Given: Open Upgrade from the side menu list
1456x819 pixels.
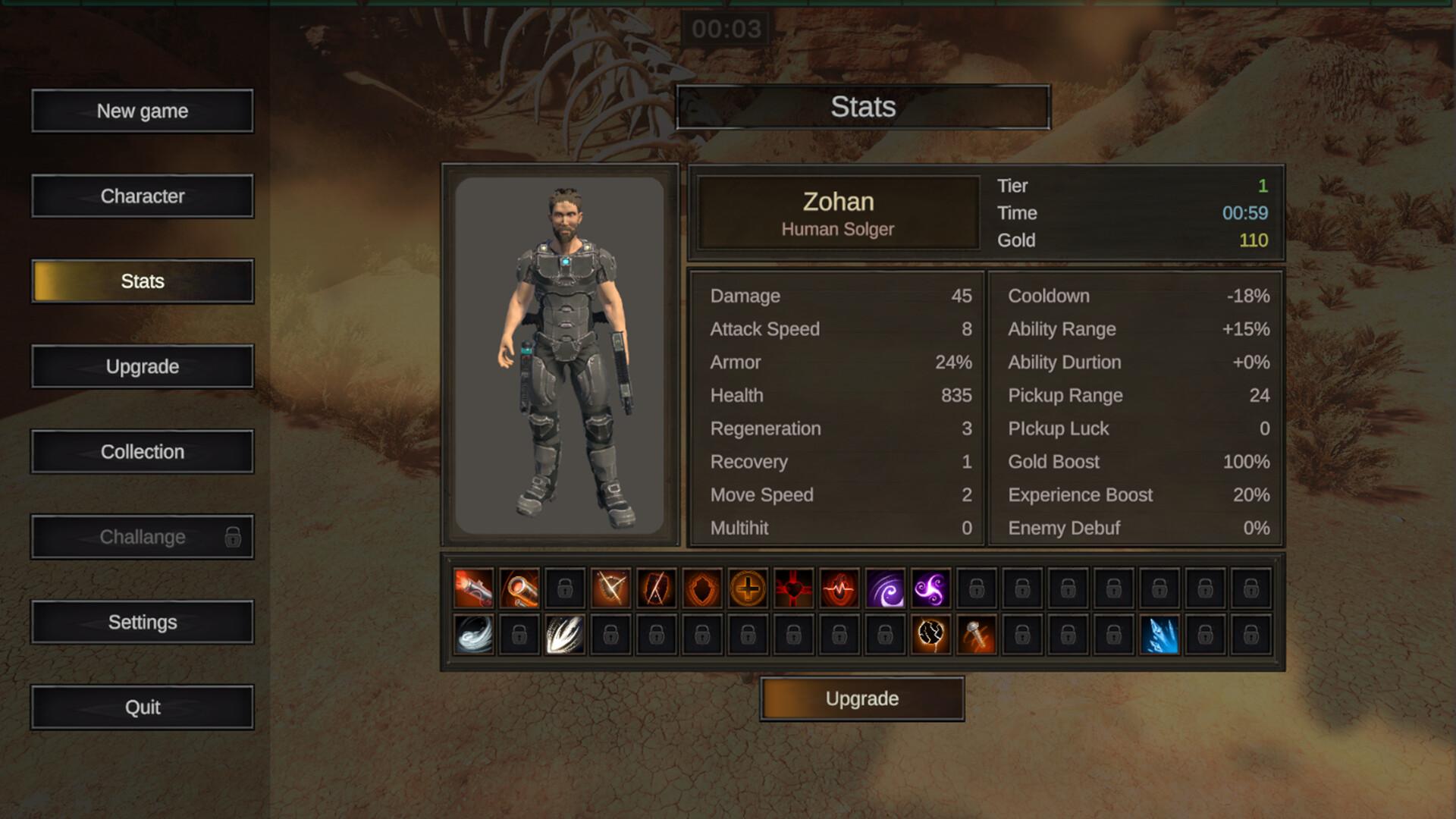Looking at the screenshot, I should coord(143,367).
